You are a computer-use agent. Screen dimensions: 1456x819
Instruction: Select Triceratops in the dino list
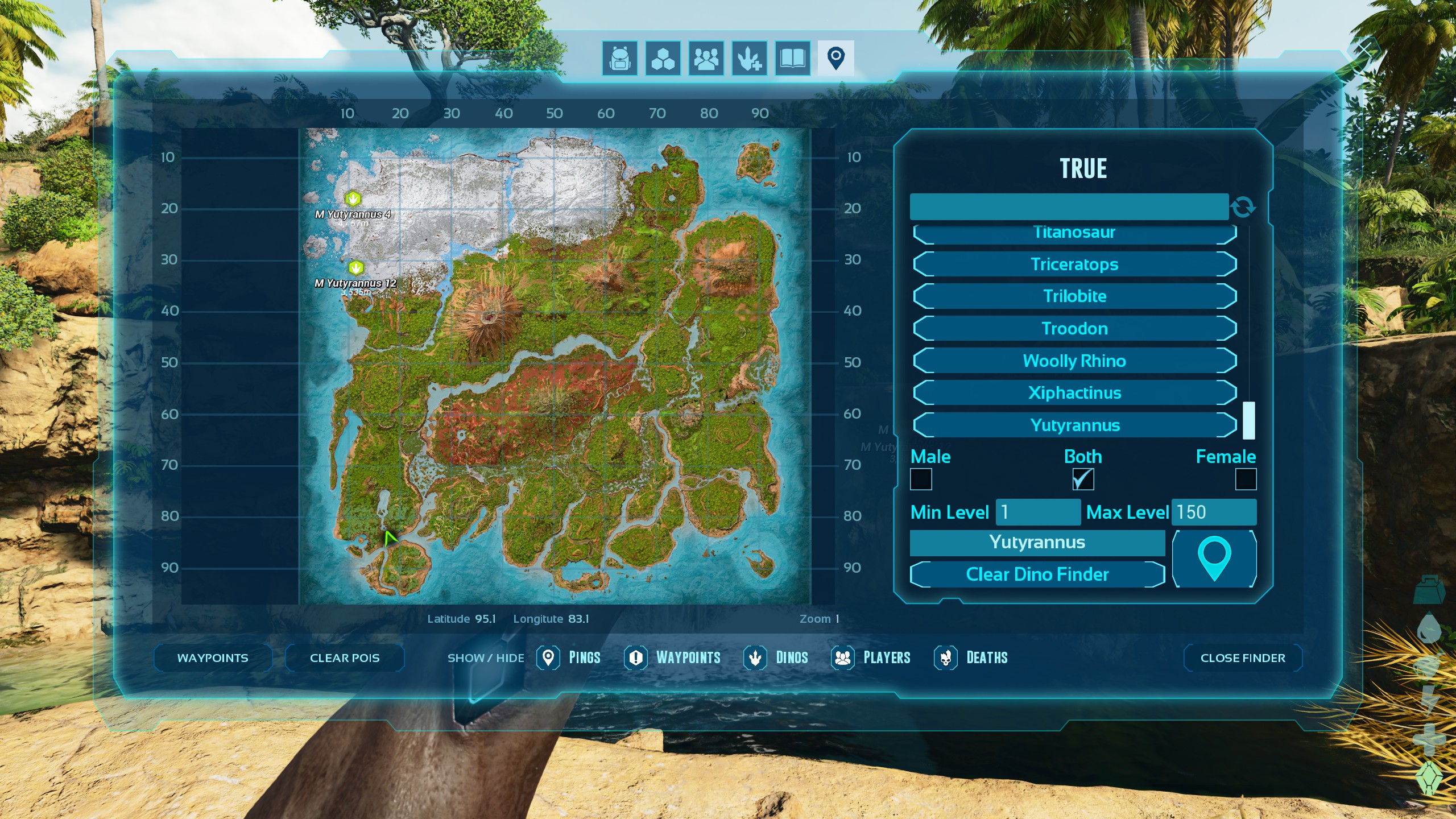click(x=1074, y=264)
